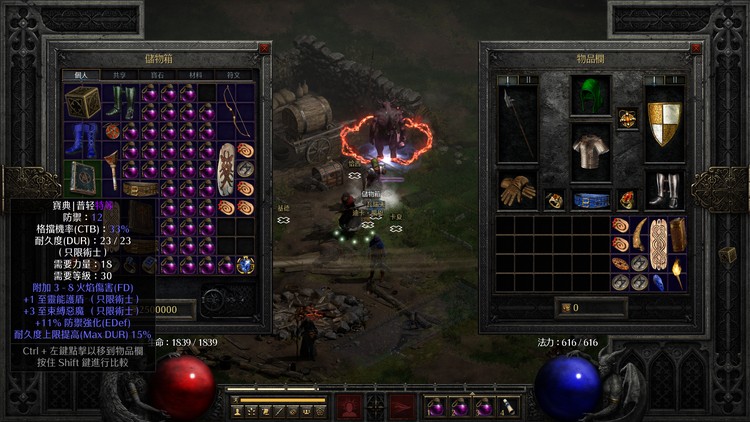The width and height of the screenshot is (750, 422).
Task: Pick up the Horadric Cube in stash
Action: (x=83, y=102)
